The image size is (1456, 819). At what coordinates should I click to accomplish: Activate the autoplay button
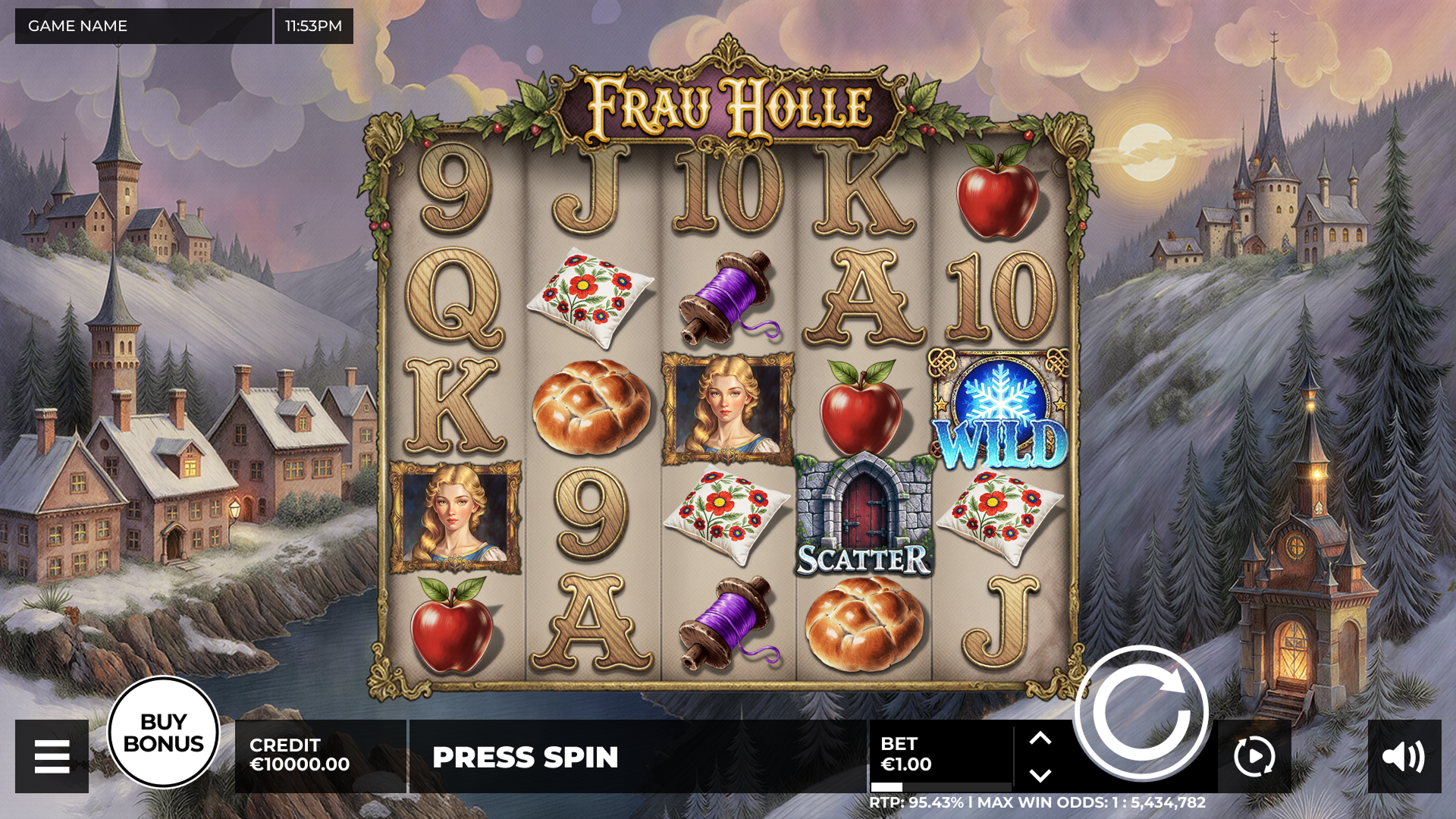click(x=1254, y=756)
